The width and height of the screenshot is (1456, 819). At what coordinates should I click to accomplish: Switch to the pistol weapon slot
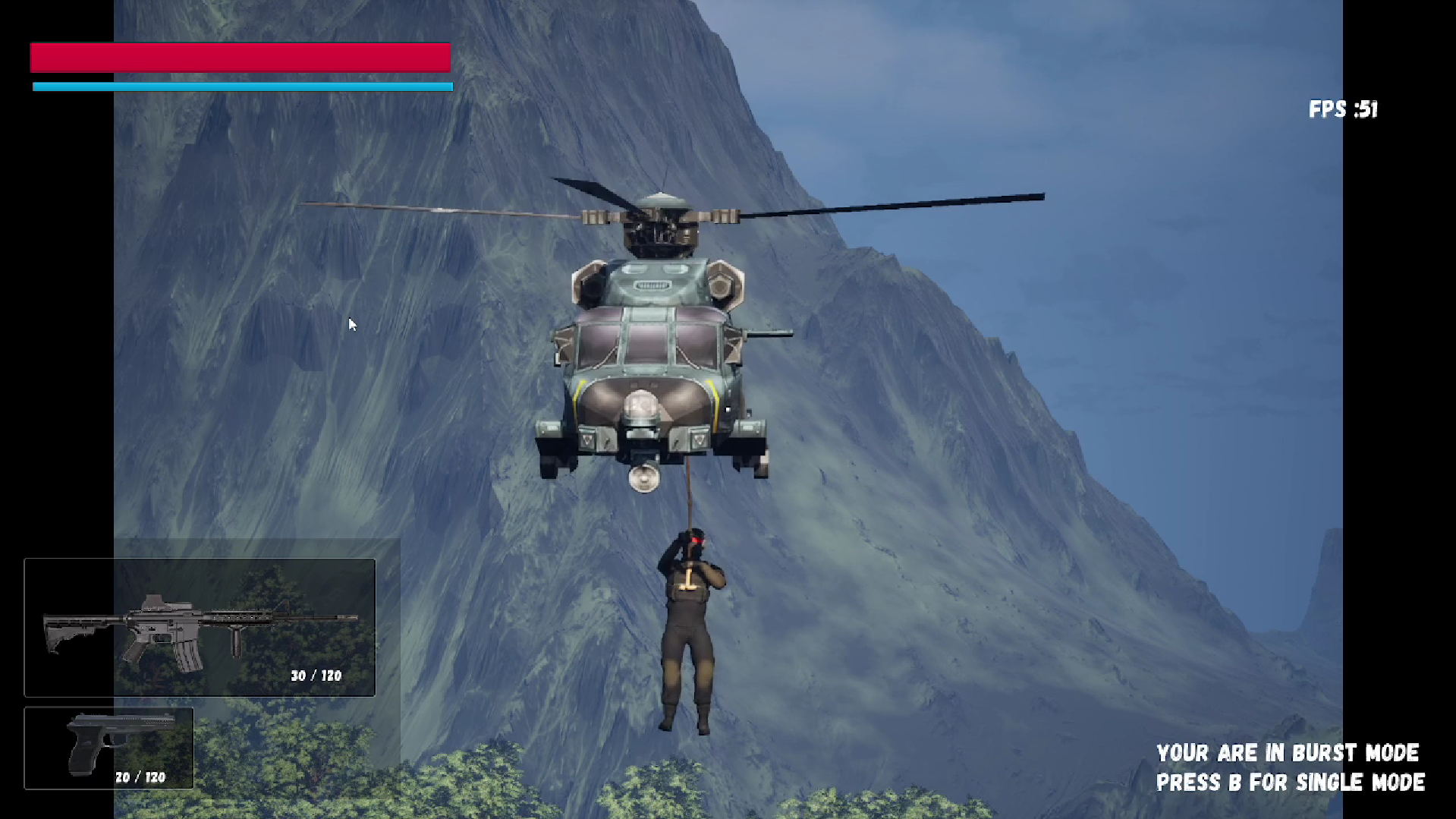[108, 748]
